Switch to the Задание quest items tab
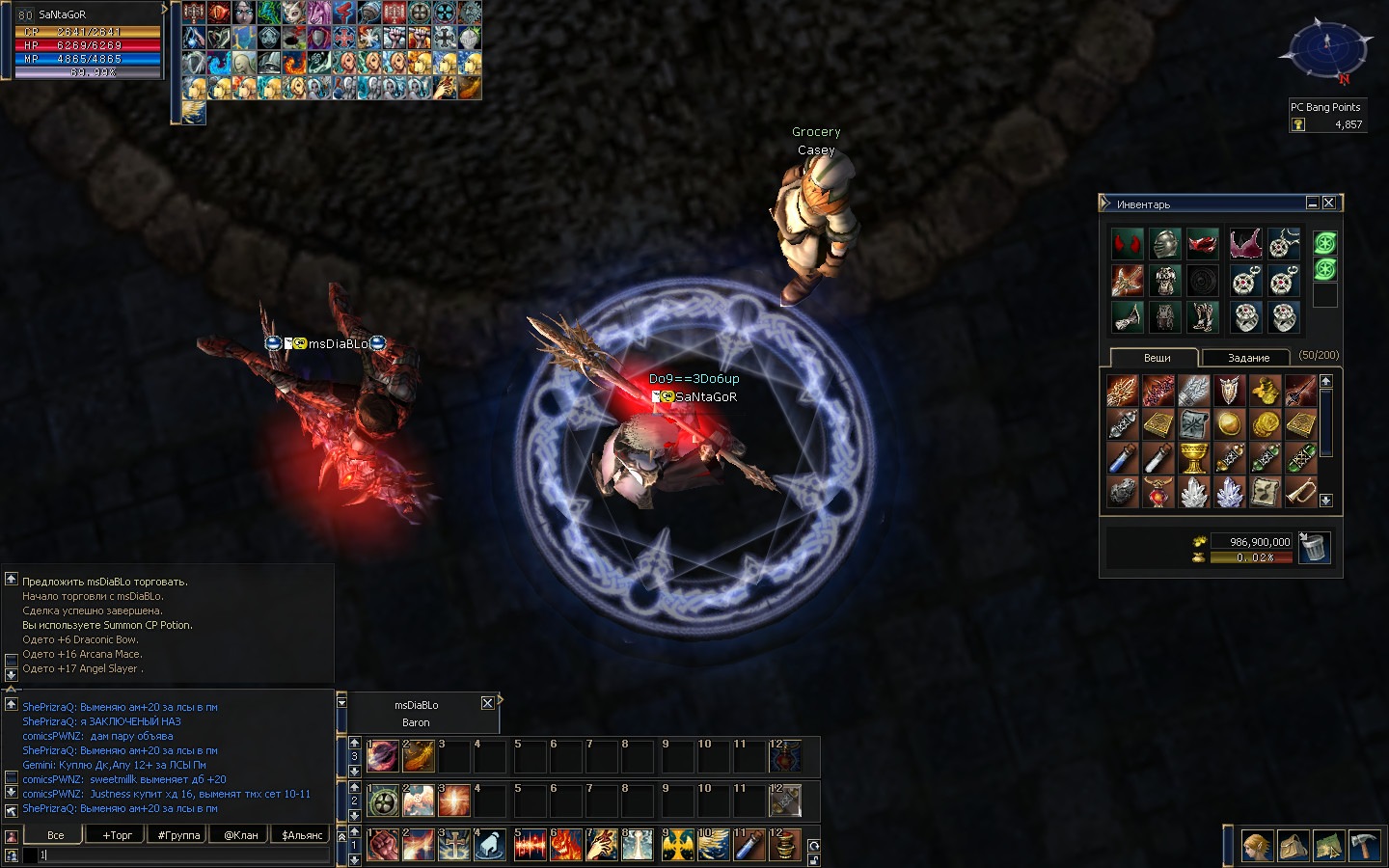1389x868 pixels. pyautogui.click(x=1248, y=358)
